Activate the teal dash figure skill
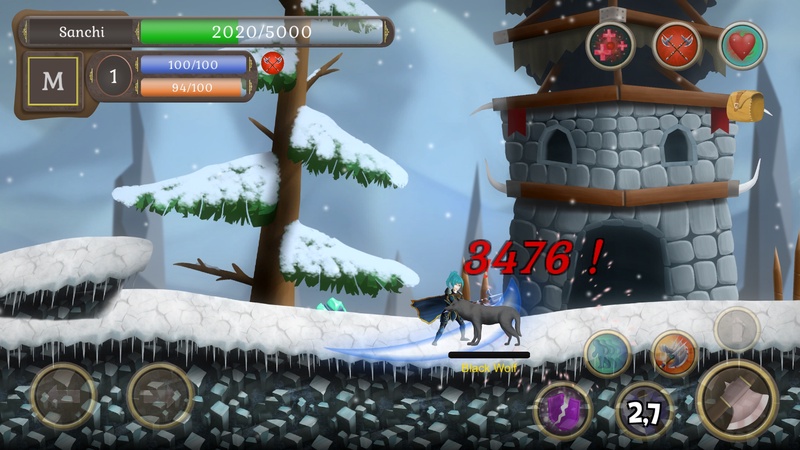 coord(607,353)
